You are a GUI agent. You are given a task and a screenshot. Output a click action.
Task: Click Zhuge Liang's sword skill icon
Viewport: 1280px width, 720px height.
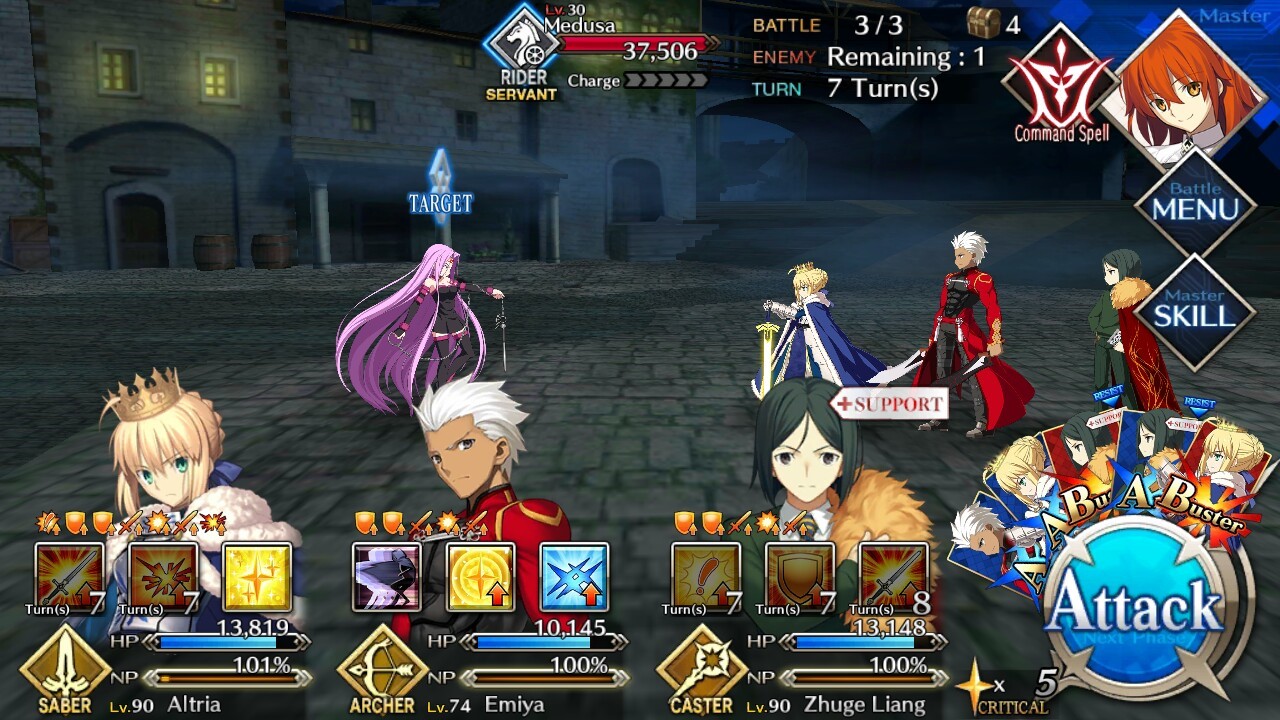tap(893, 577)
